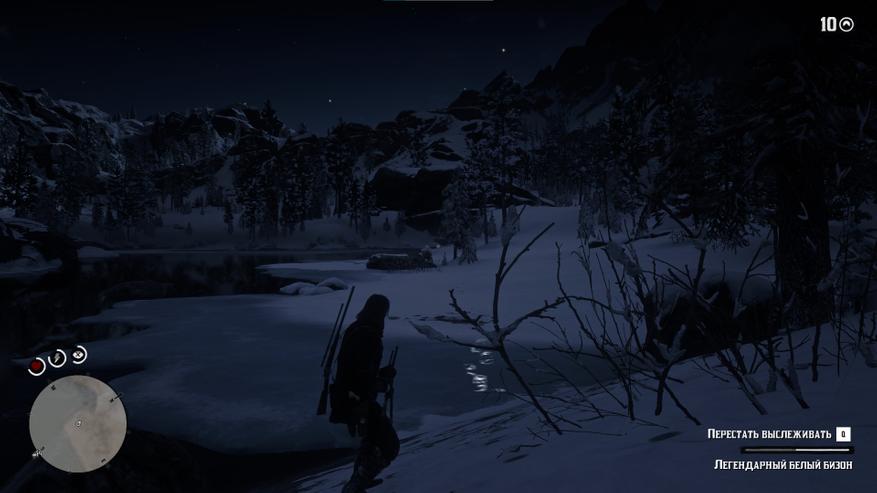Click the circular minimap
The width and height of the screenshot is (877, 493).
click(x=77, y=423)
